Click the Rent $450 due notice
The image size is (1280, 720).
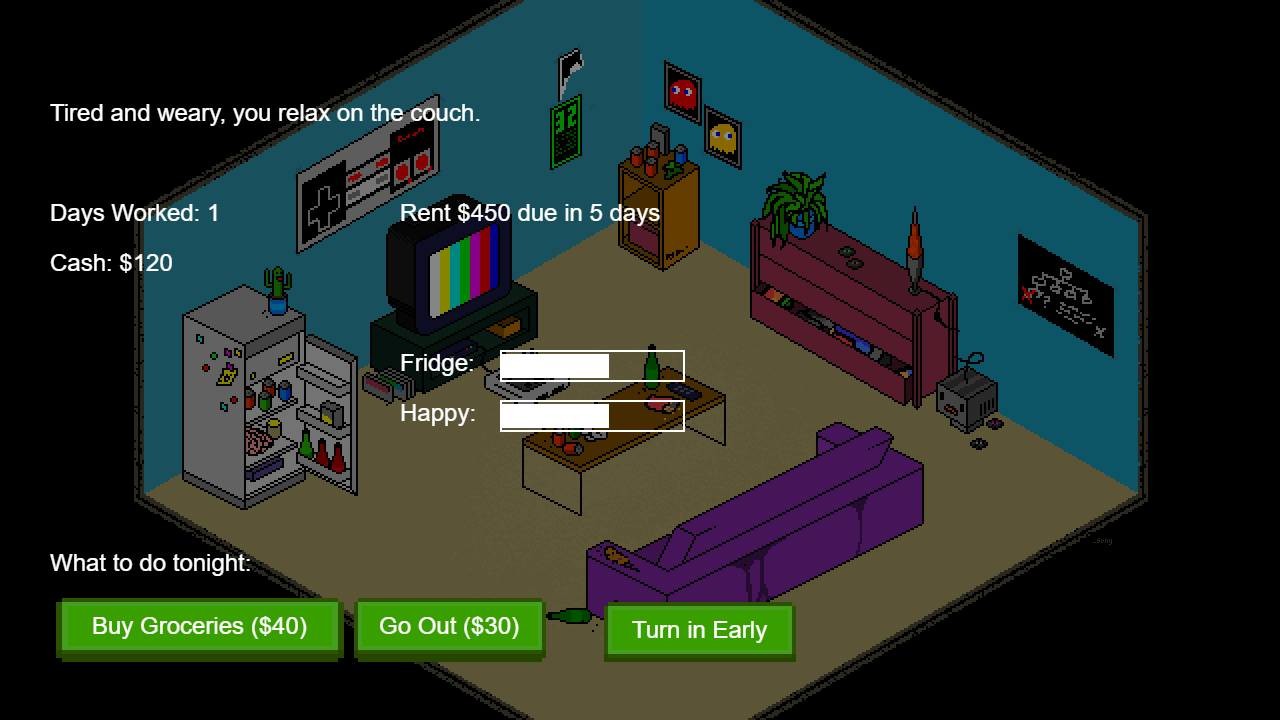tap(529, 213)
